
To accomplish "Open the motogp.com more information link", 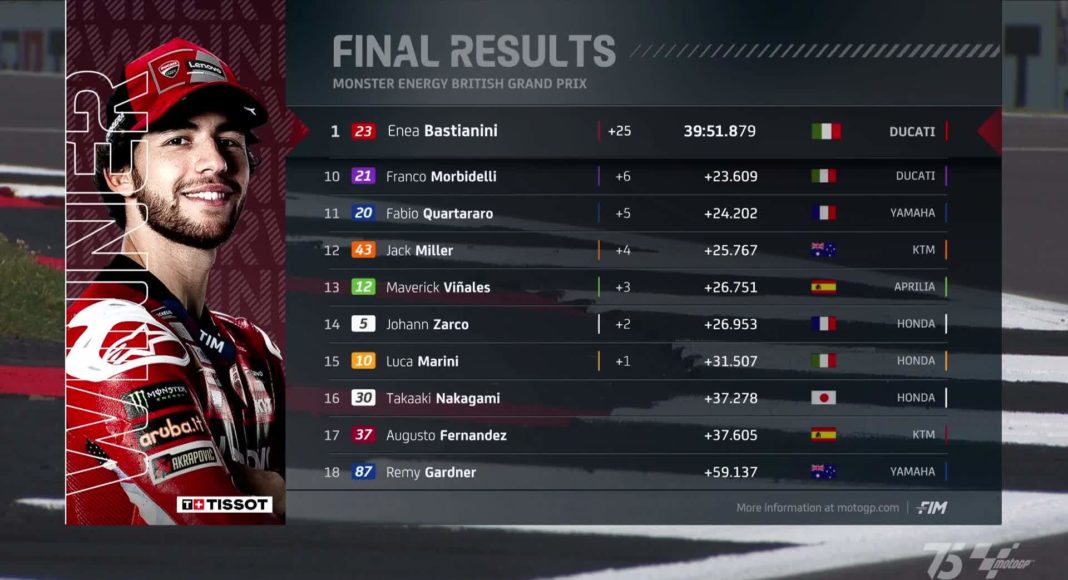I will tap(818, 508).
